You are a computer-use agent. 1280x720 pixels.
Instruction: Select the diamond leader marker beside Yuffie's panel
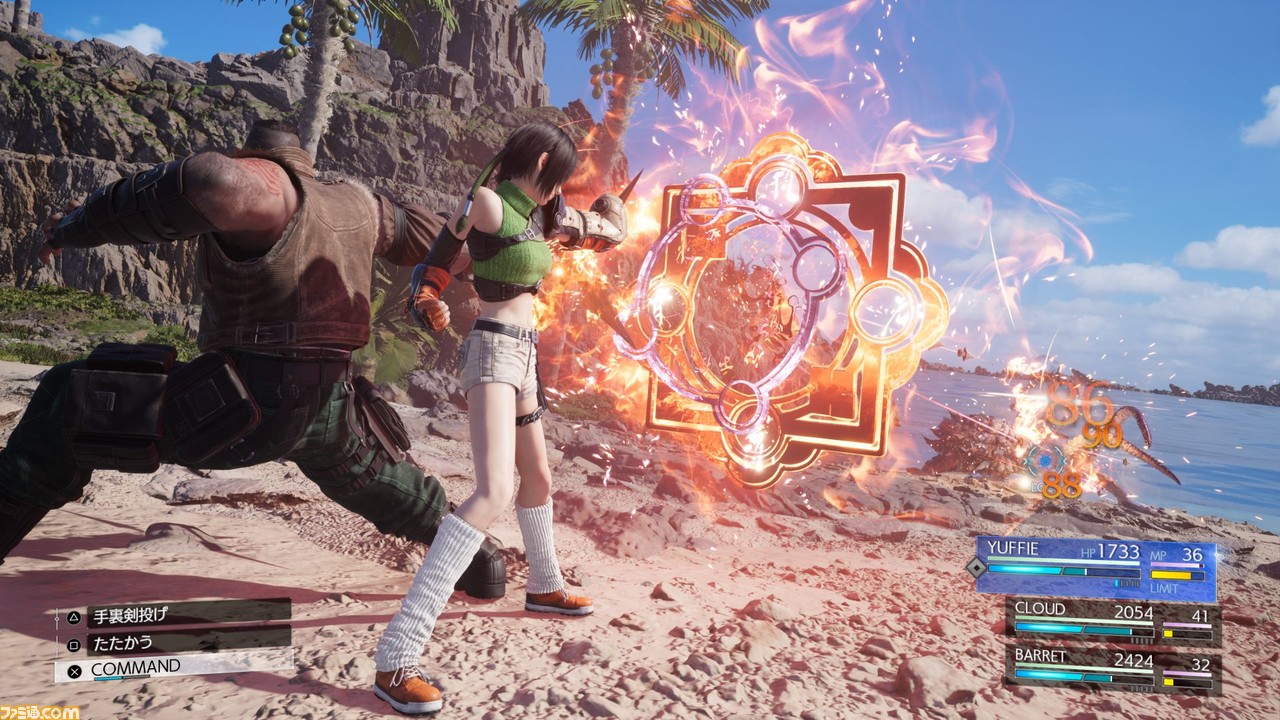click(x=976, y=567)
